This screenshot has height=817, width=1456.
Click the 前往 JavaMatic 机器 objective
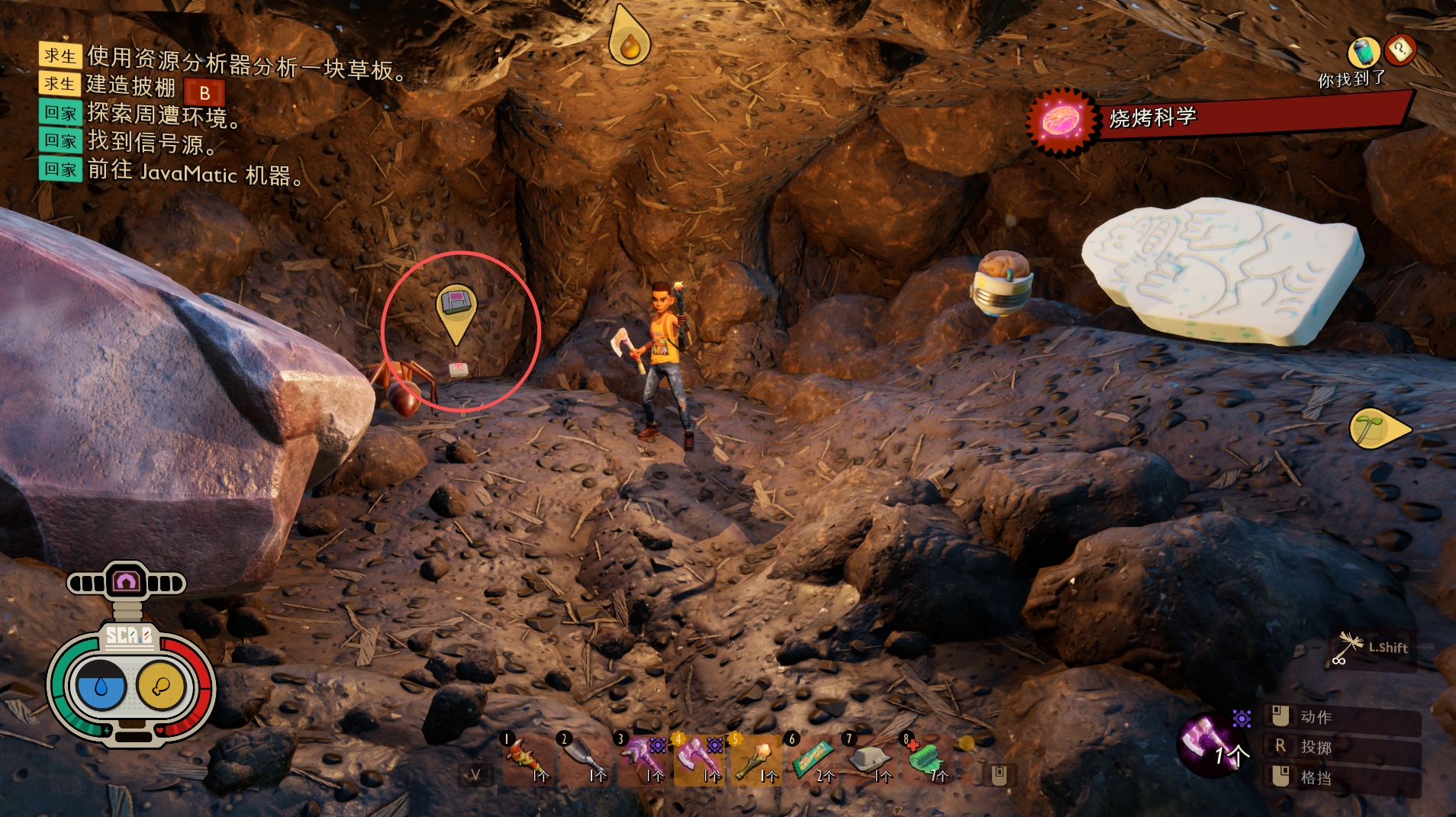click(x=194, y=172)
